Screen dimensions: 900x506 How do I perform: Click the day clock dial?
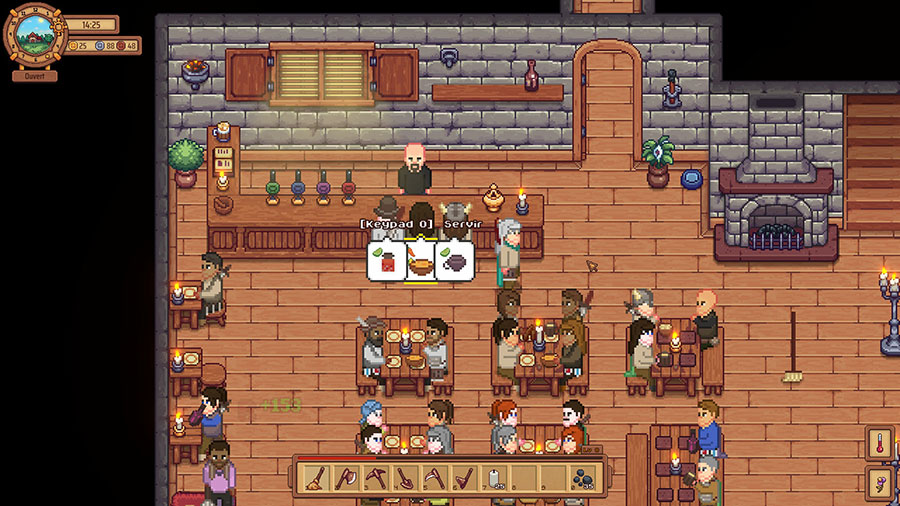35,36
